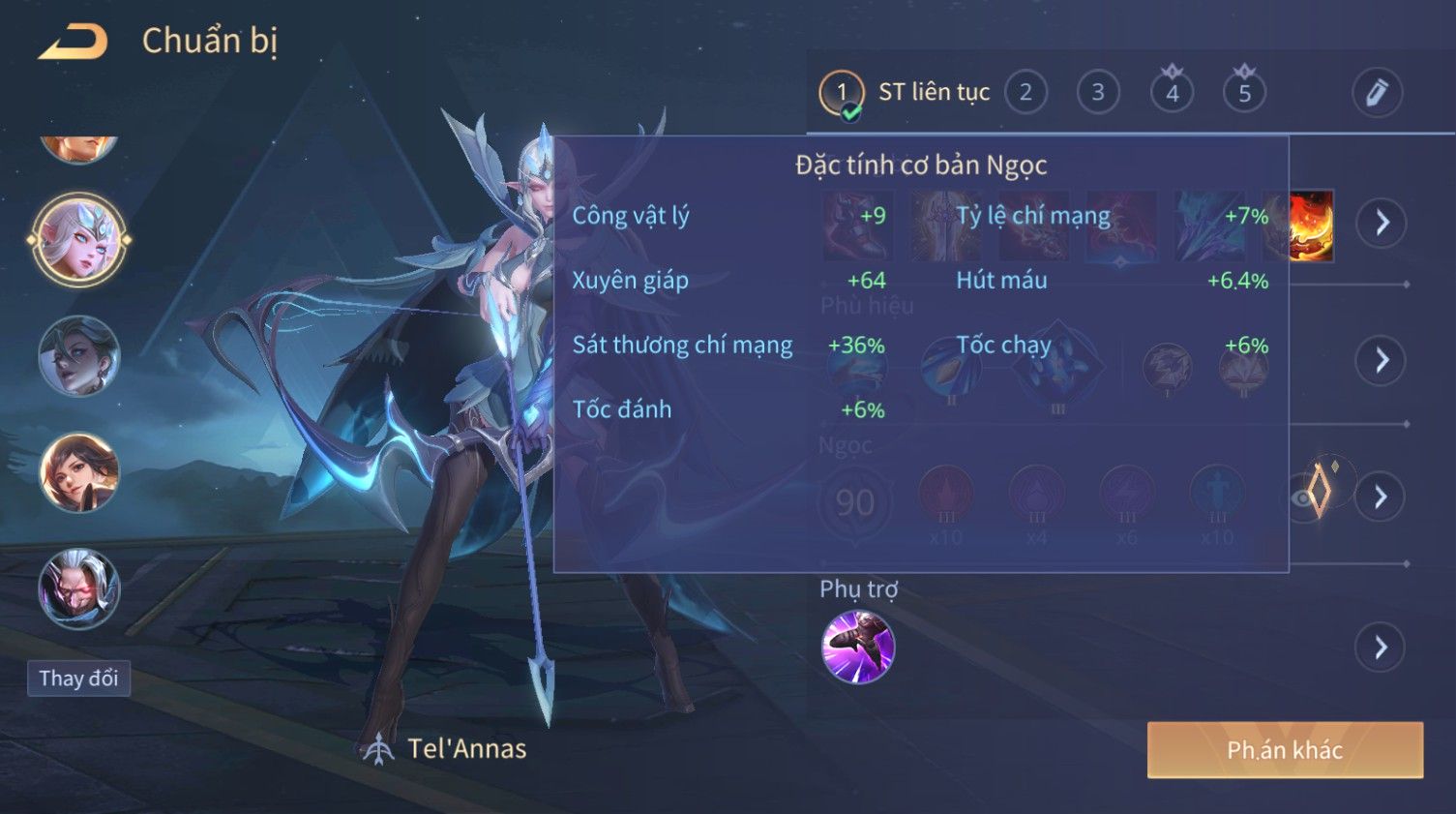This screenshot has height=814, width=1456.
Task: Select the brown-haired female hero portrait
Action: pyautogui.click(x=79, y=472)
